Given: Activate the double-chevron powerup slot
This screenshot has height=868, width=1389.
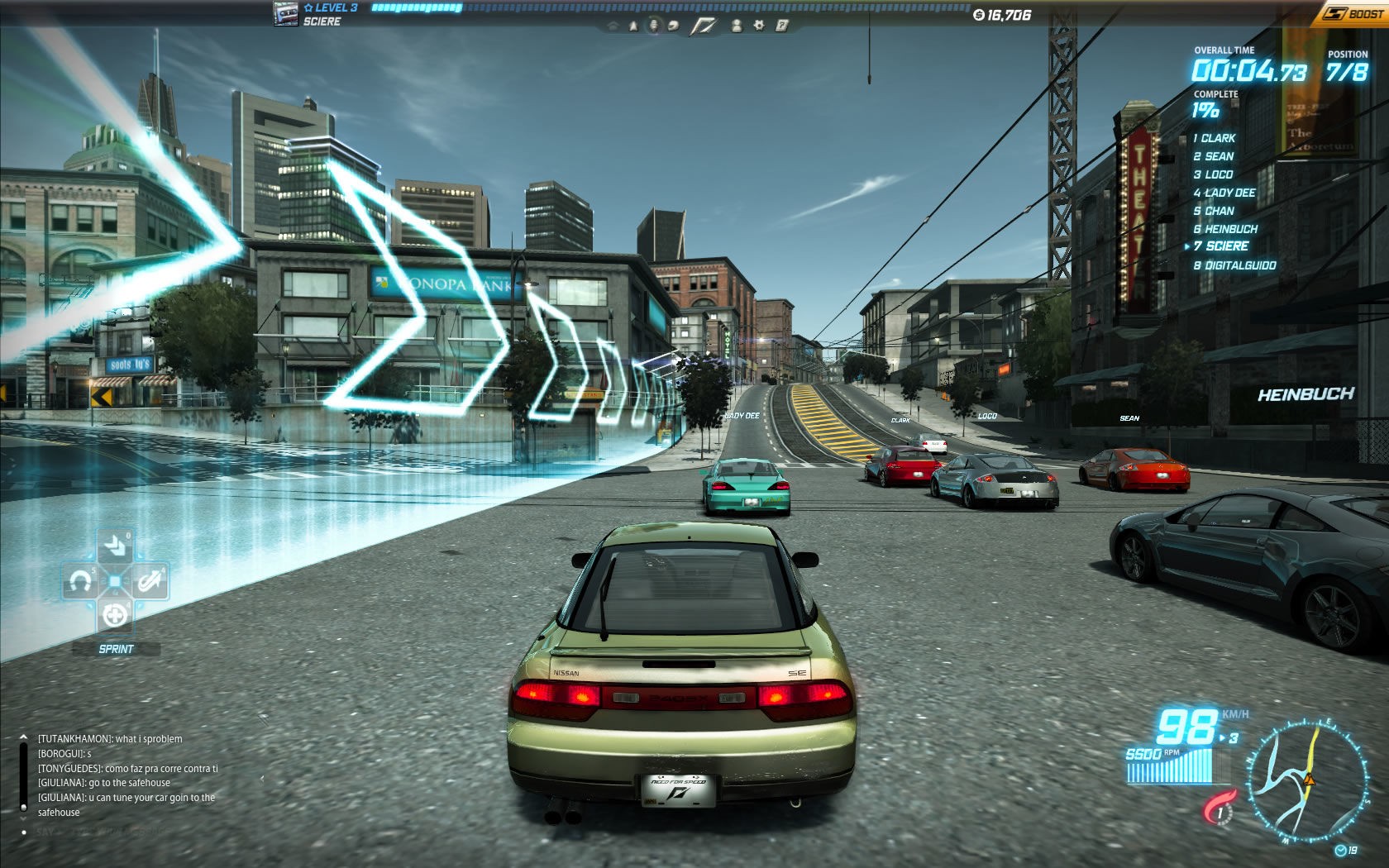Looking at the screenshot, I should click(115, 546).
